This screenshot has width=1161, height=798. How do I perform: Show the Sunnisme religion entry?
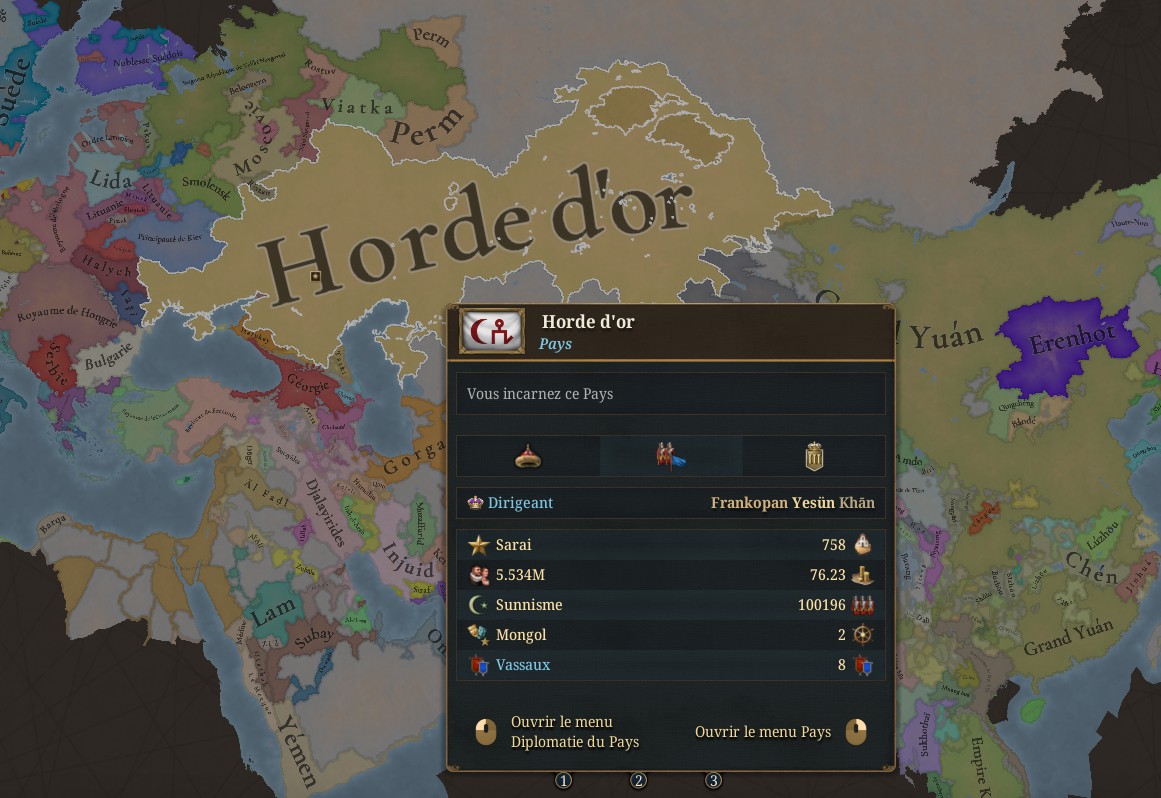pos(528,605)
